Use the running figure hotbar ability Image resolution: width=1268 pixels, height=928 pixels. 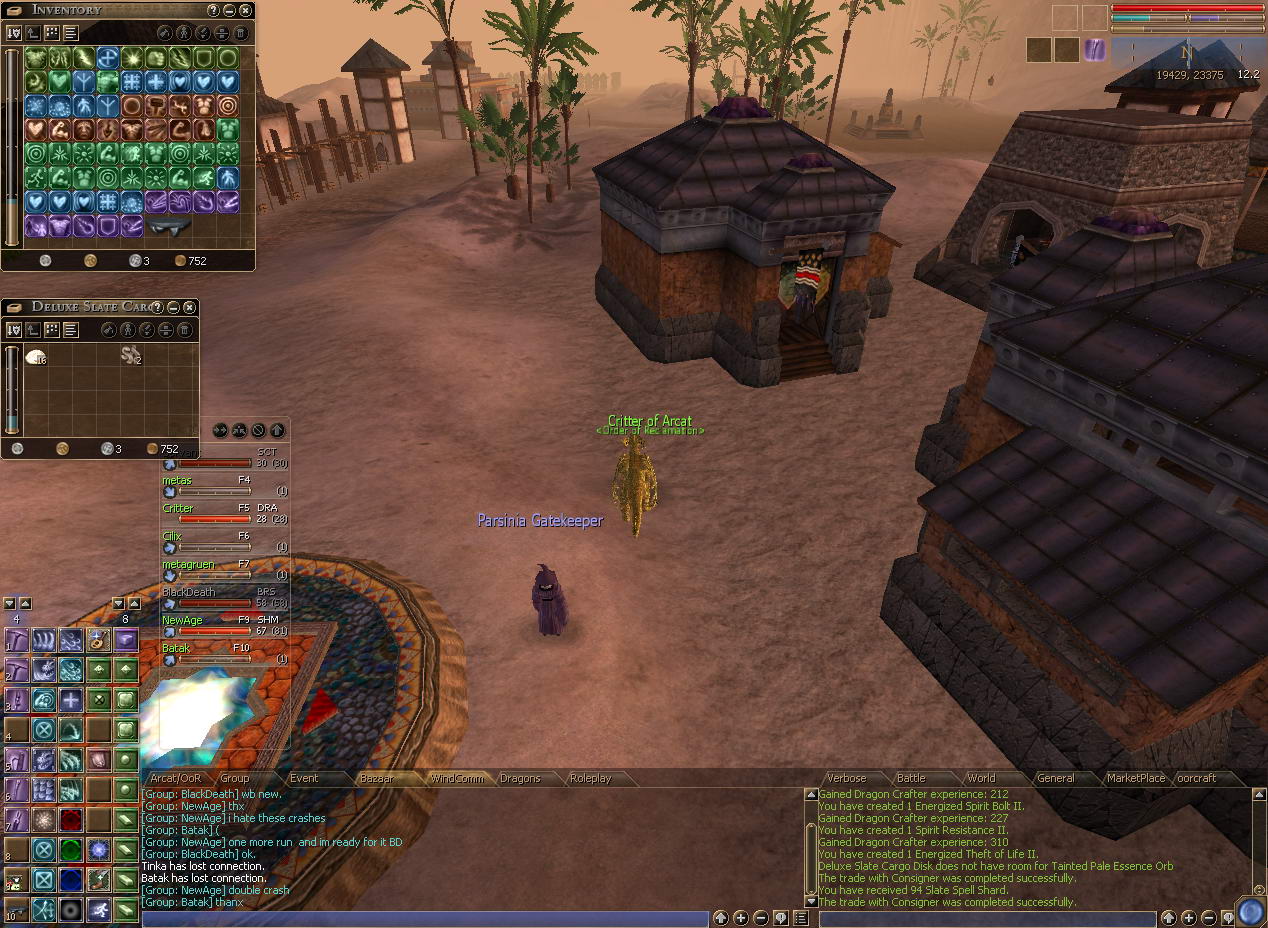[x=98, y=909]
